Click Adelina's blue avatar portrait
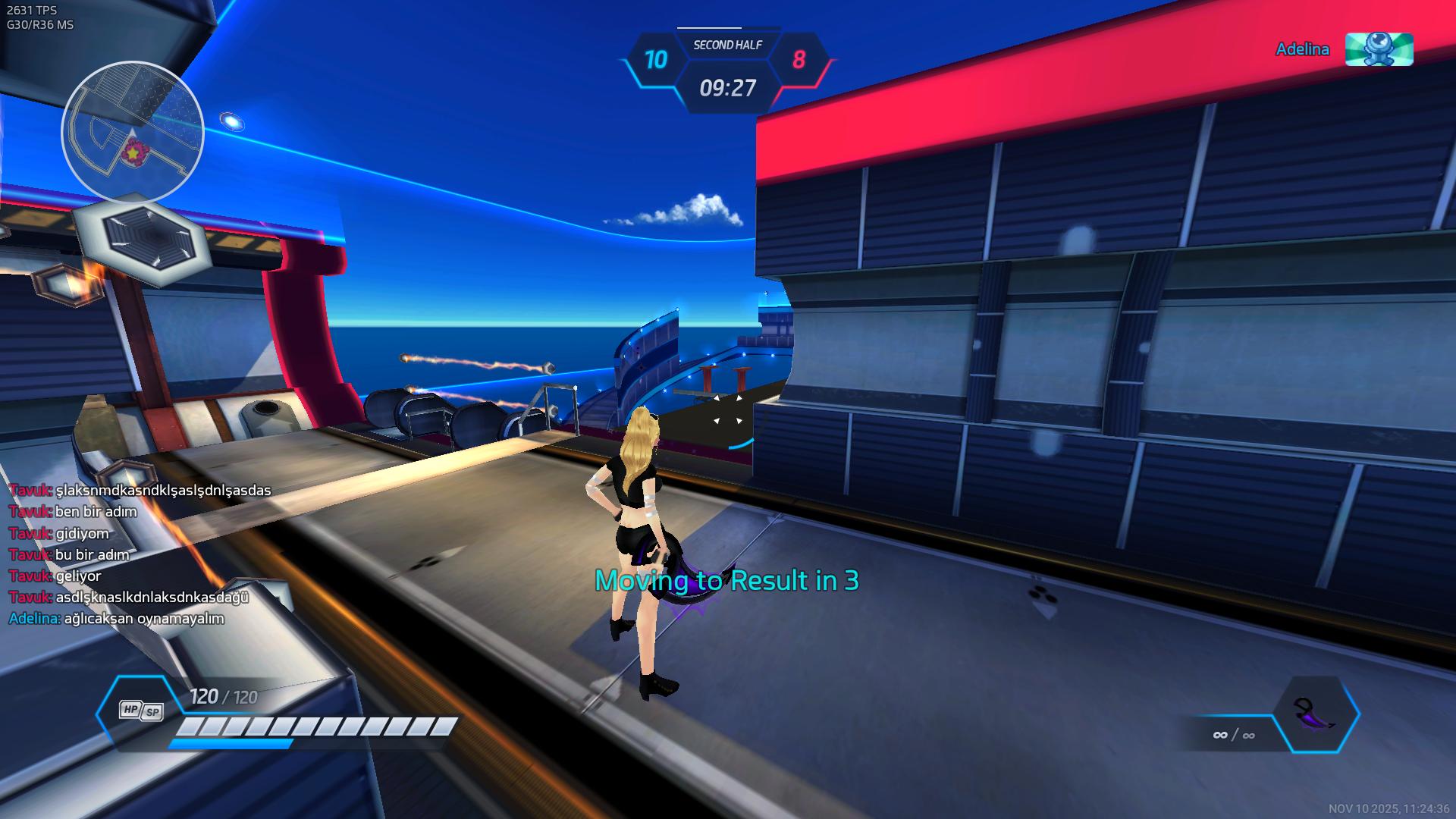 click(x=1379, y=49)
